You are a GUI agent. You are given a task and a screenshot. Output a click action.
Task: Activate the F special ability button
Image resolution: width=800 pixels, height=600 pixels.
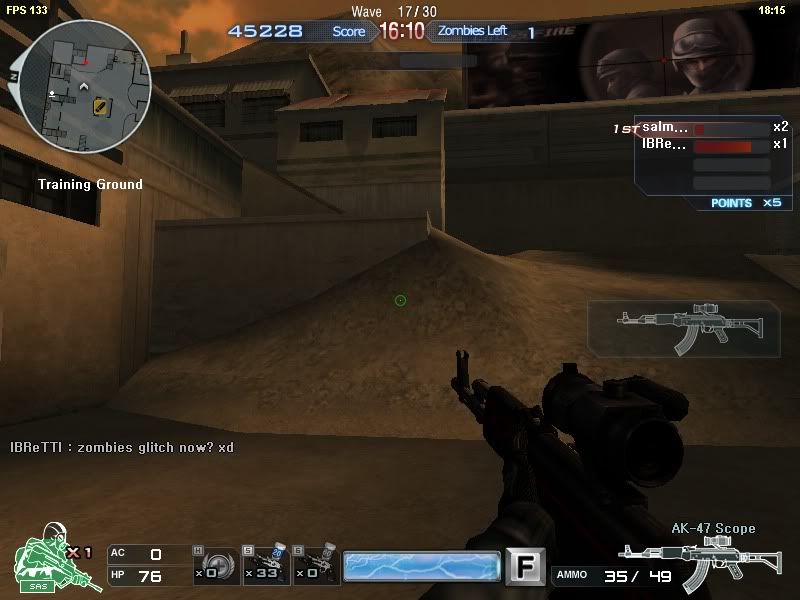522,566
